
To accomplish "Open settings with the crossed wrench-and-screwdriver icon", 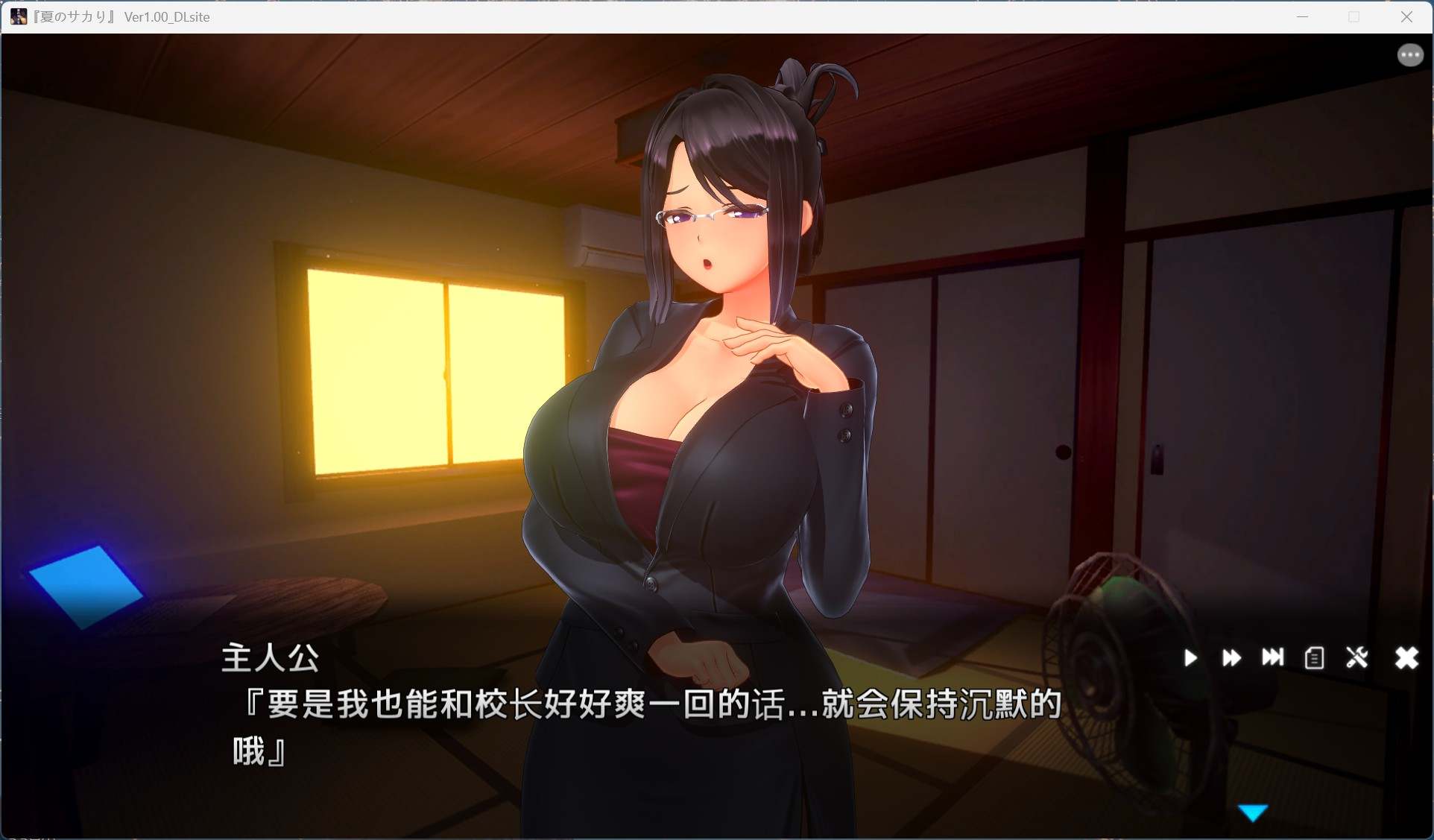I will (x=1358, y=658).
